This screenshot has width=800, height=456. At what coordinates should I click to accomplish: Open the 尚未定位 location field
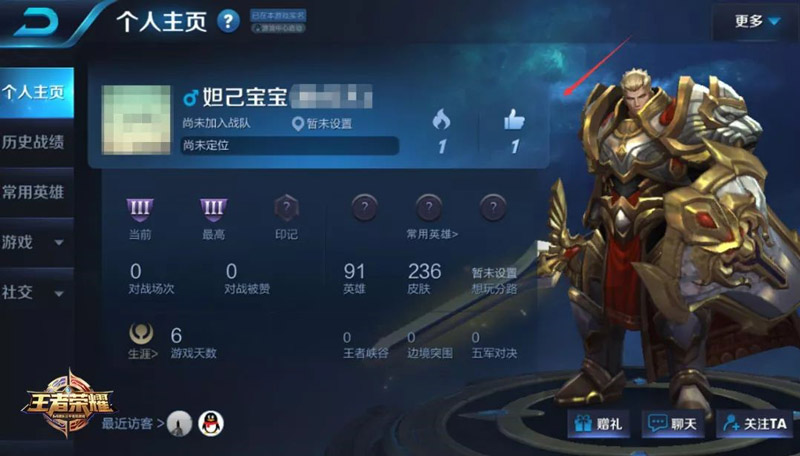(289, 146)
